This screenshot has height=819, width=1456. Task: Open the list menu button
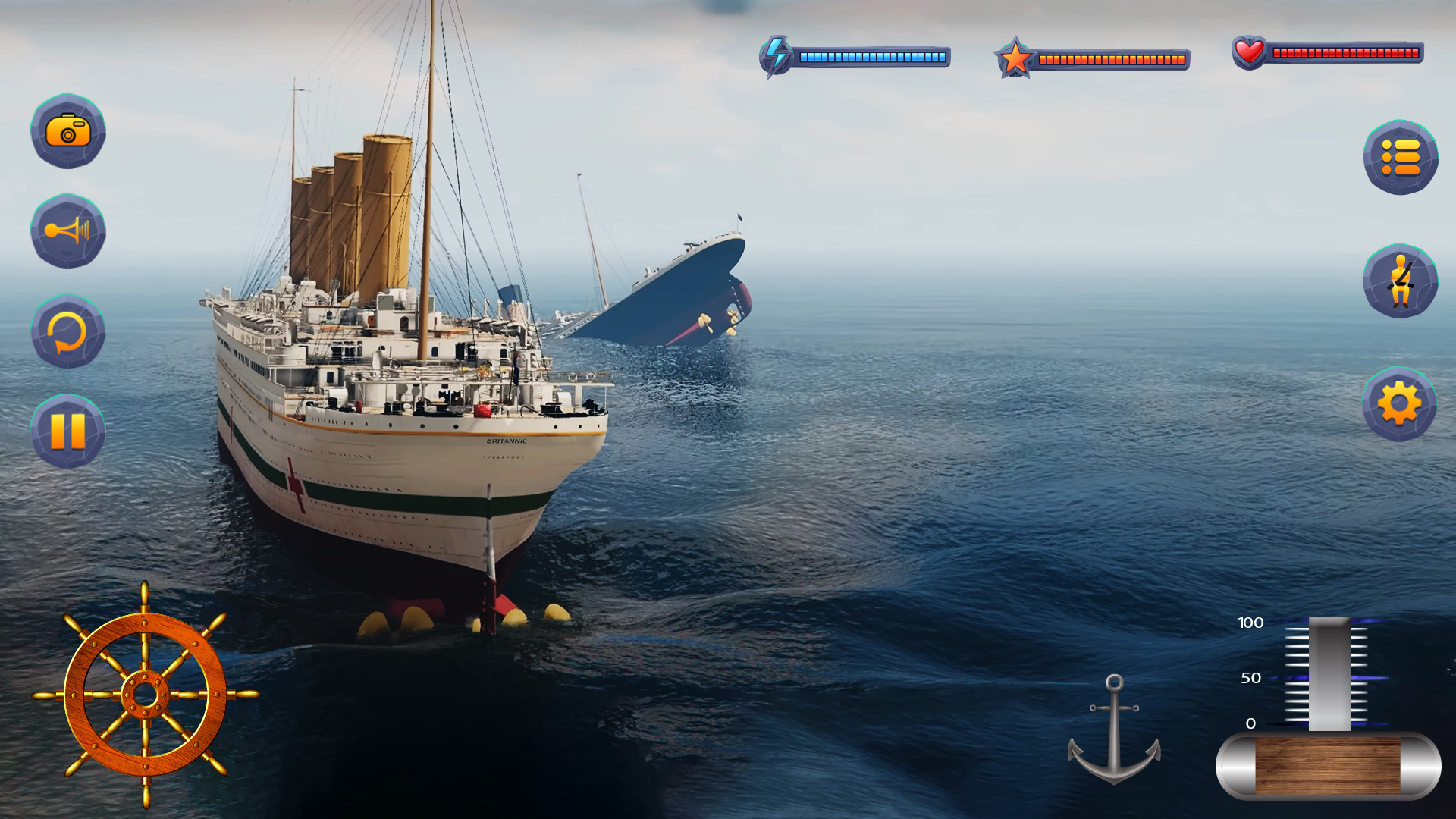point(1400,158)
